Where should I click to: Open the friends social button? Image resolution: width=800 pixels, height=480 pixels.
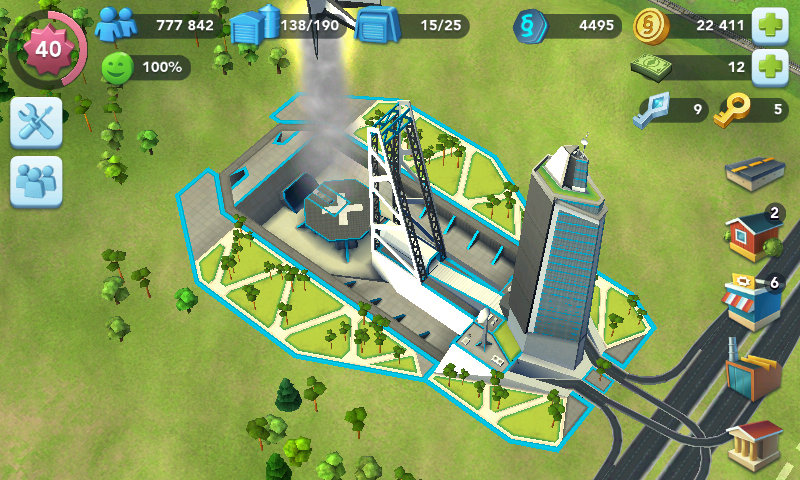(x=37, y=182)
